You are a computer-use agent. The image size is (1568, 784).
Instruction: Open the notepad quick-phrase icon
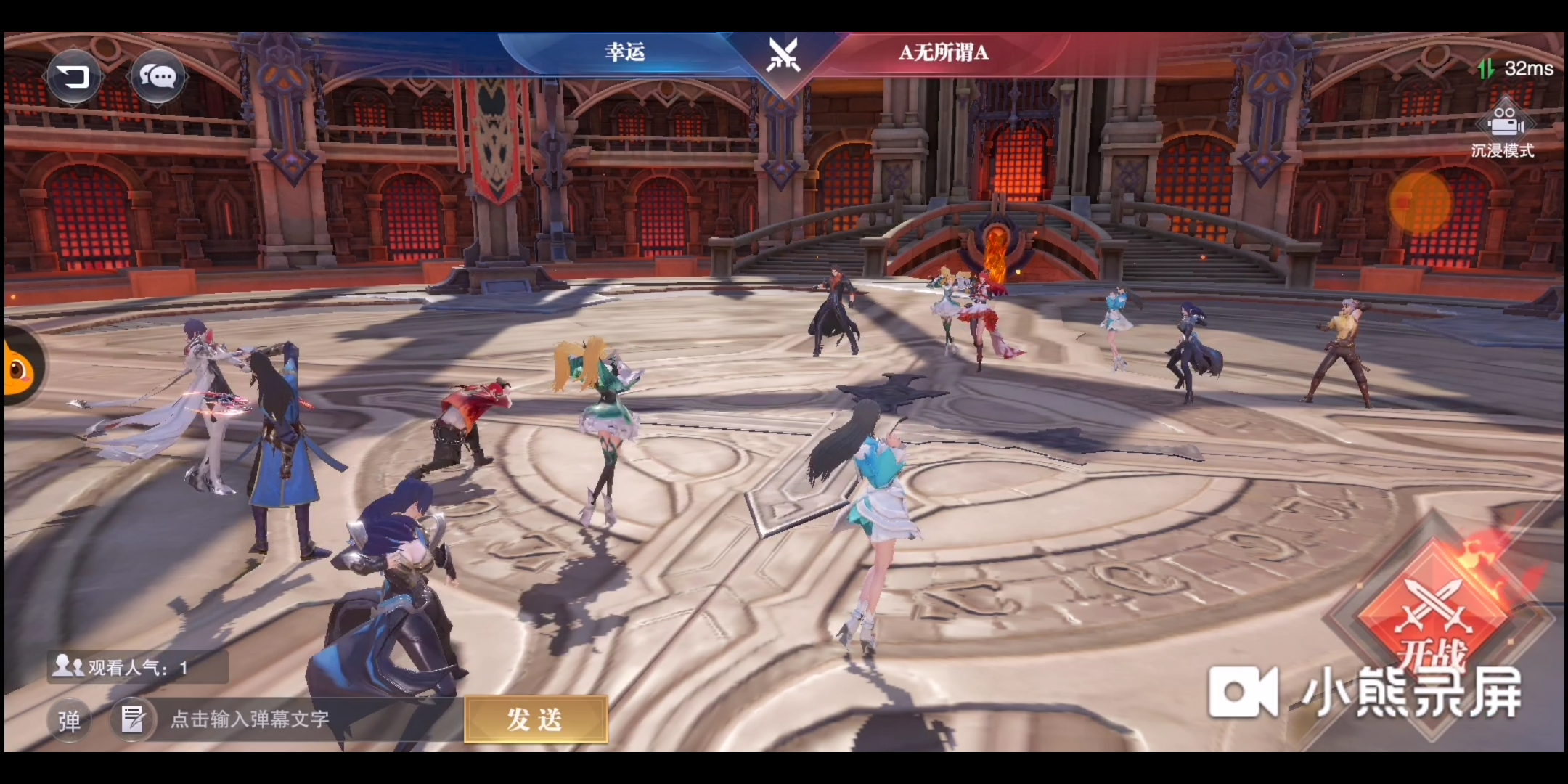point(133,719)
